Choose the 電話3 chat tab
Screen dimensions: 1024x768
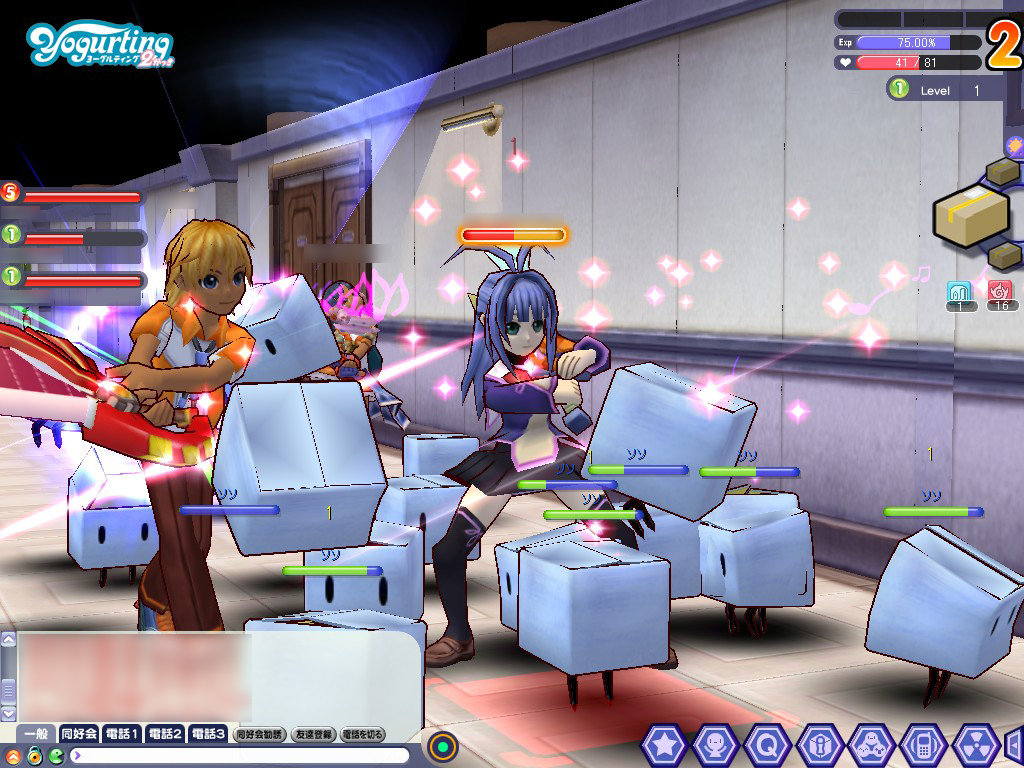coord(208,734)
